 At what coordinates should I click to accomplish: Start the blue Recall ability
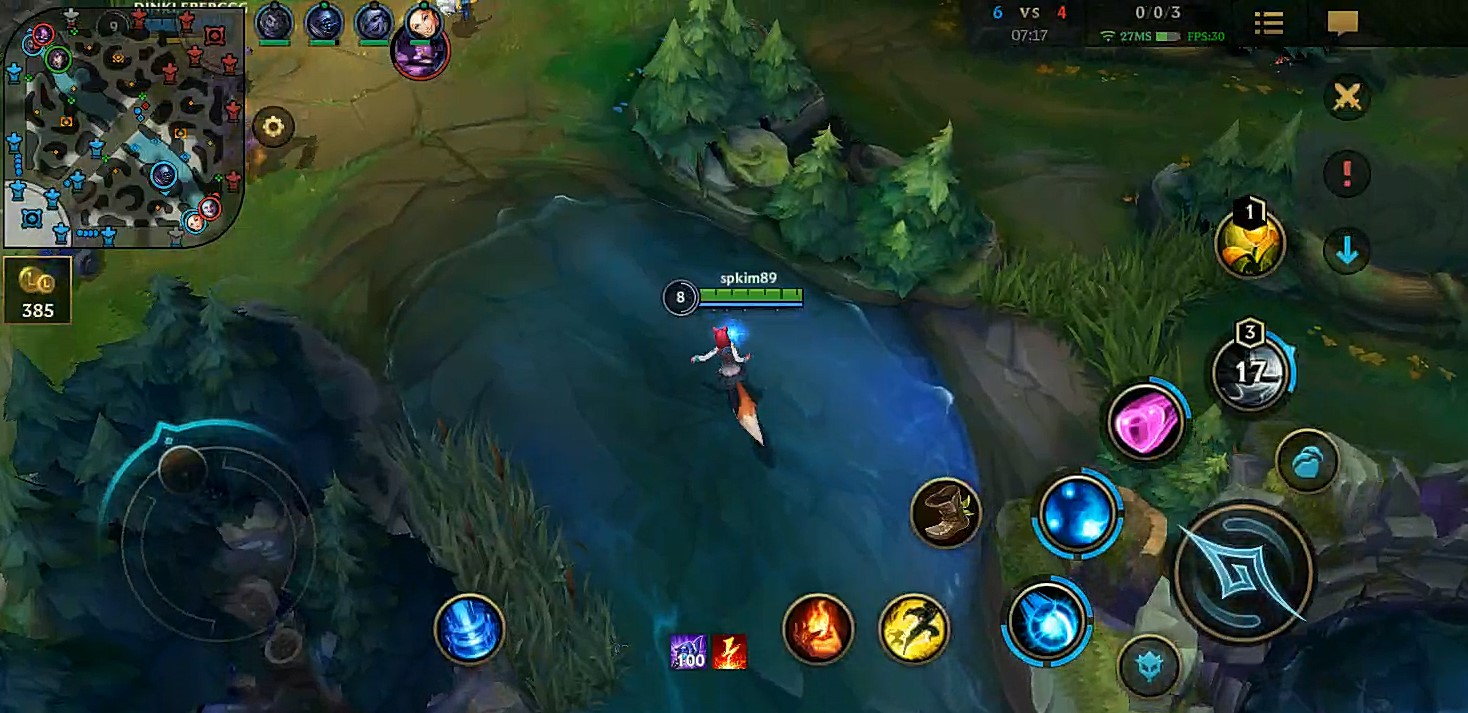(x=469, y=629)
